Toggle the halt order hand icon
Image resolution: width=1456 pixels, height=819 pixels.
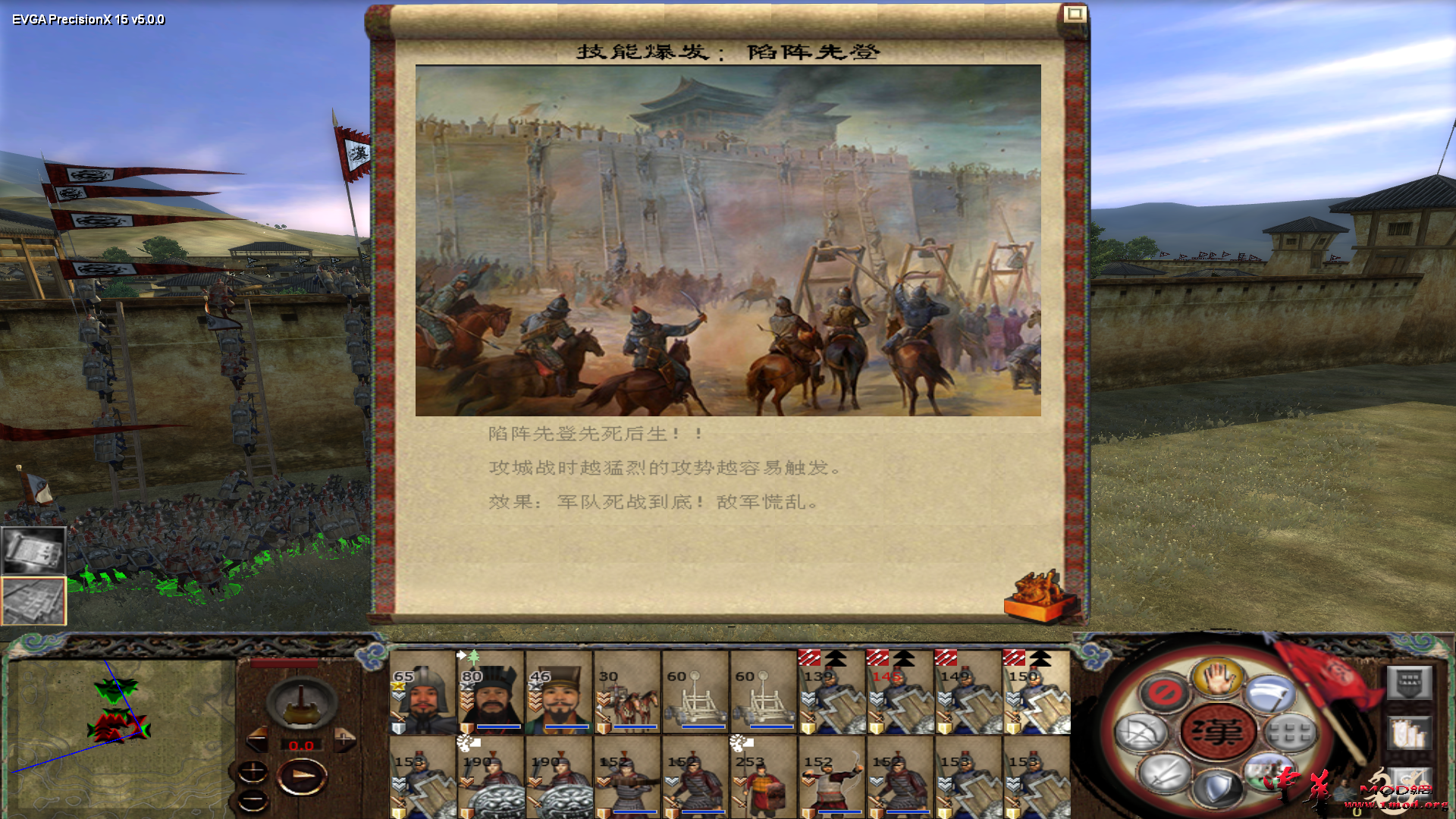[1217, 679]
